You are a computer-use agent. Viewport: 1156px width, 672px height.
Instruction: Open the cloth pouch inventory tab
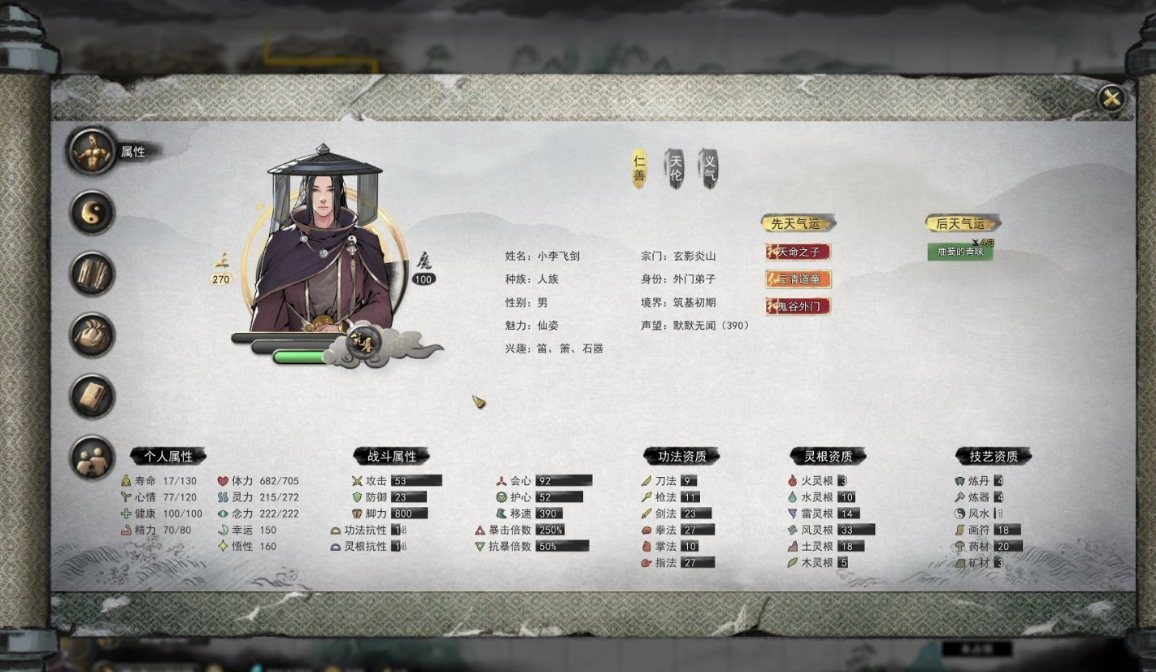pos(92,335)
